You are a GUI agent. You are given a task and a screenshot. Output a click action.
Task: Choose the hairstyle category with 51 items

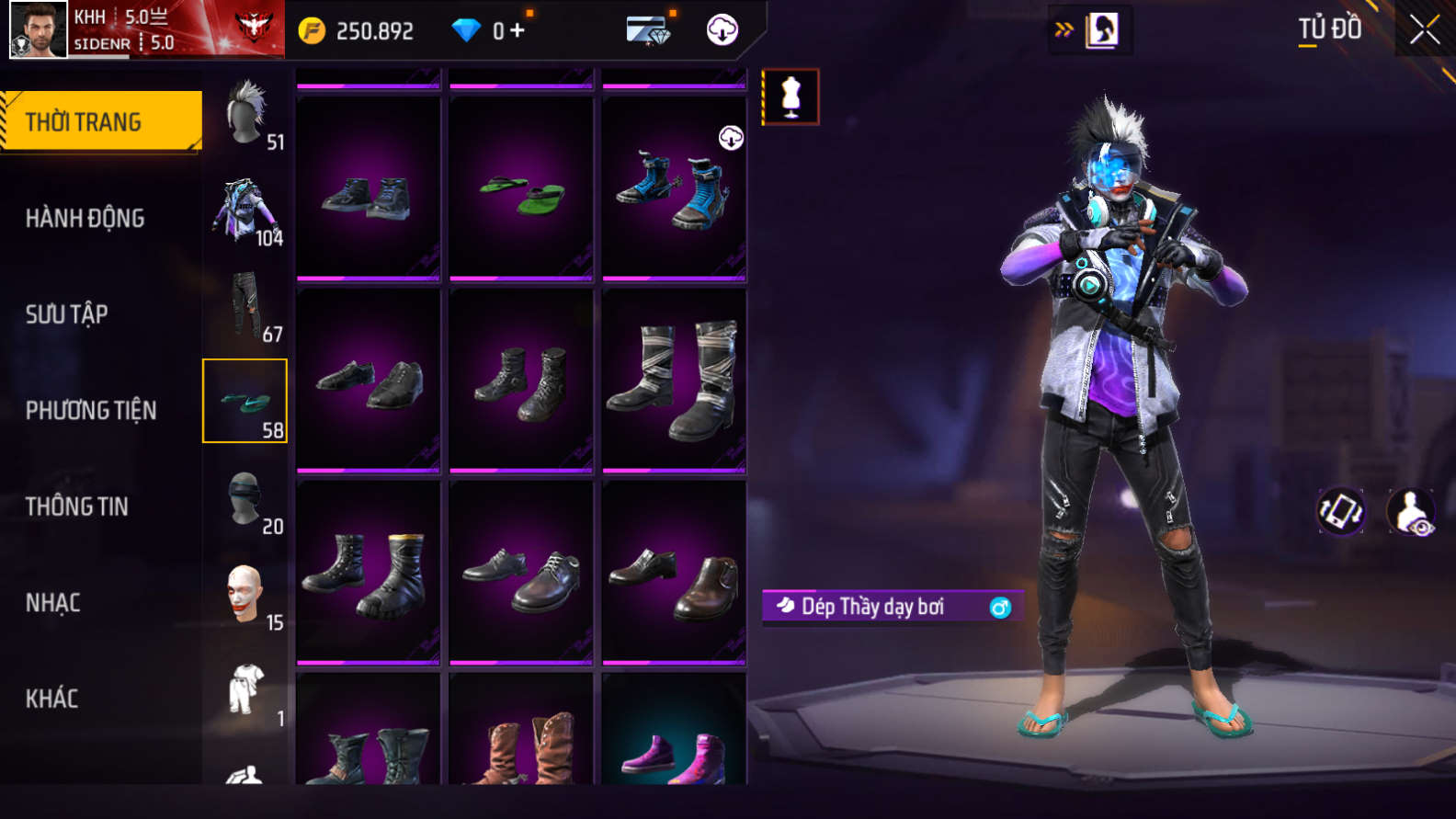(x=245, y=114)
